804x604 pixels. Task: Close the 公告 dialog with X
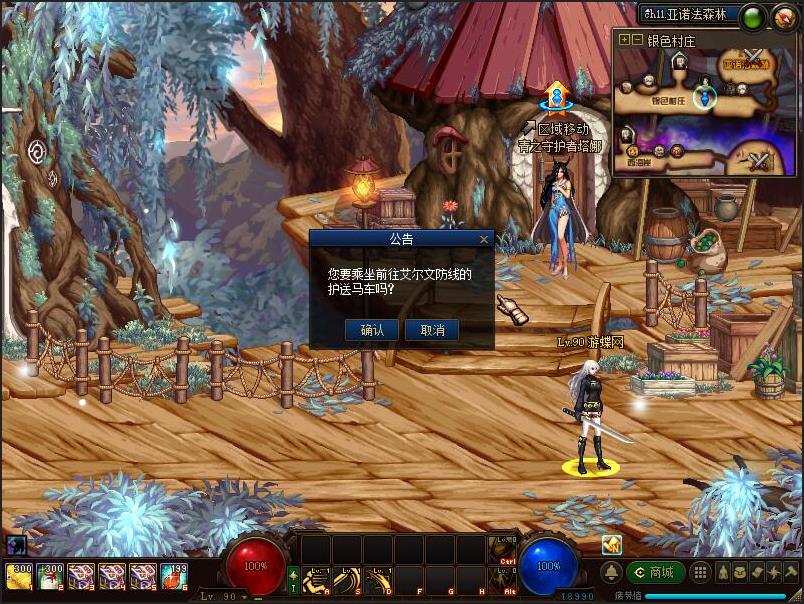pyautogui.click(x=484, y=240)
